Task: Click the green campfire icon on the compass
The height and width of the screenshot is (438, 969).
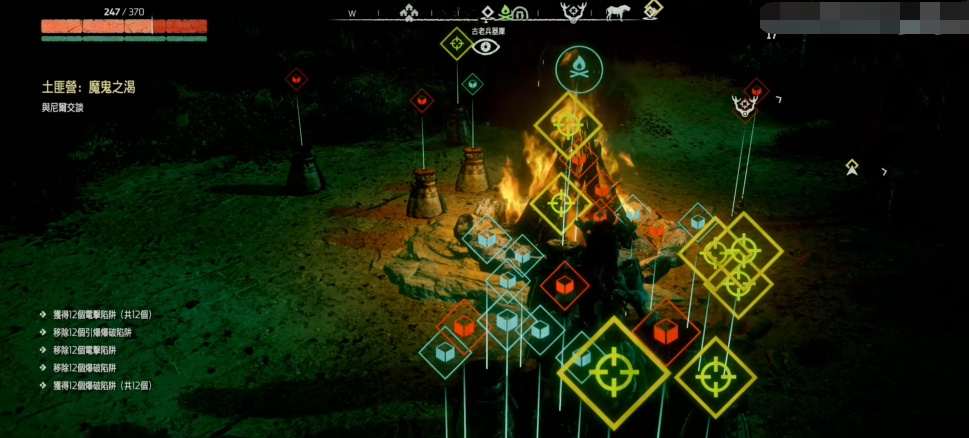Action: 505,13
